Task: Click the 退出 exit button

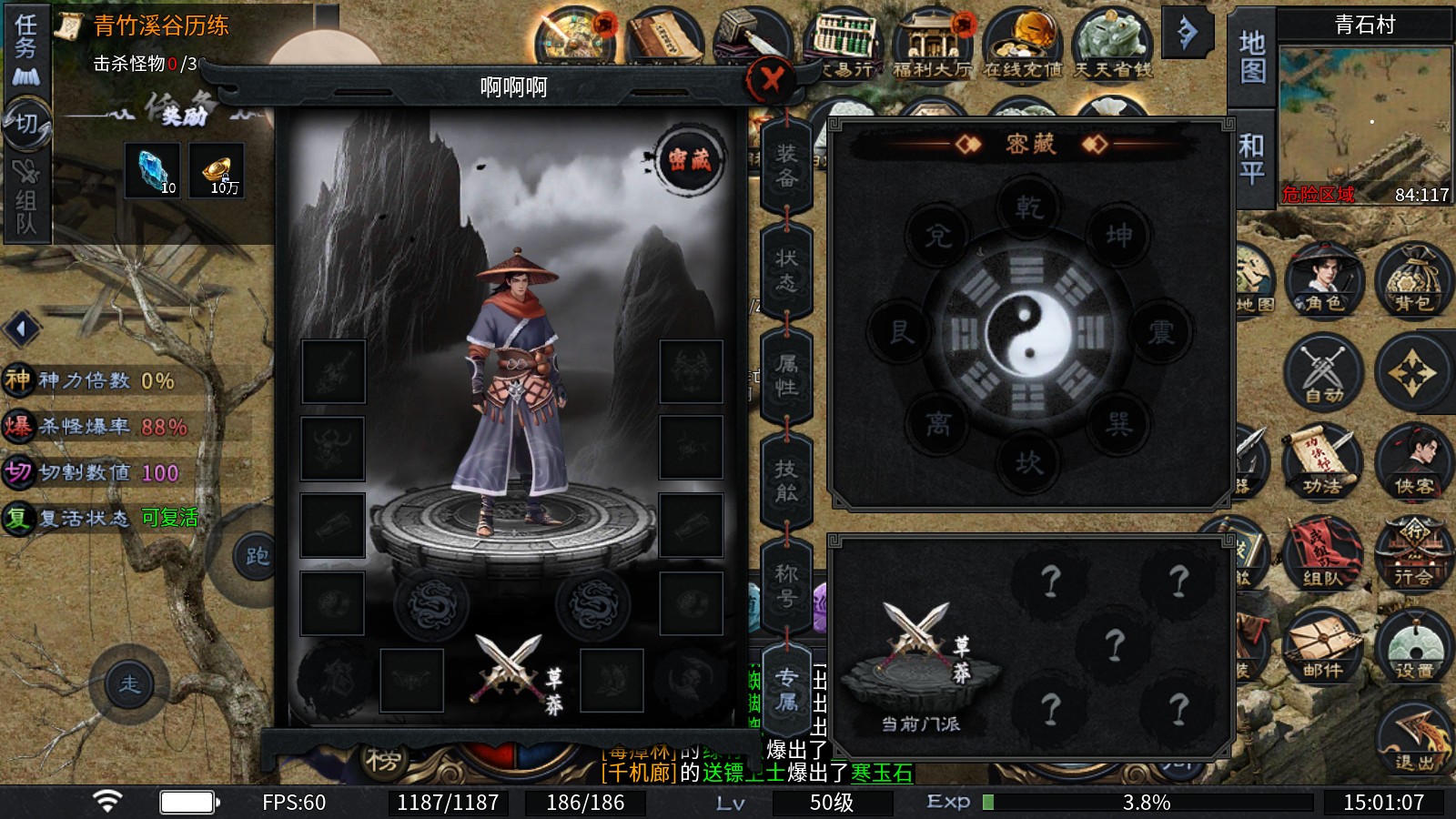Action: pyautogui.click(x=1413, y=739)
